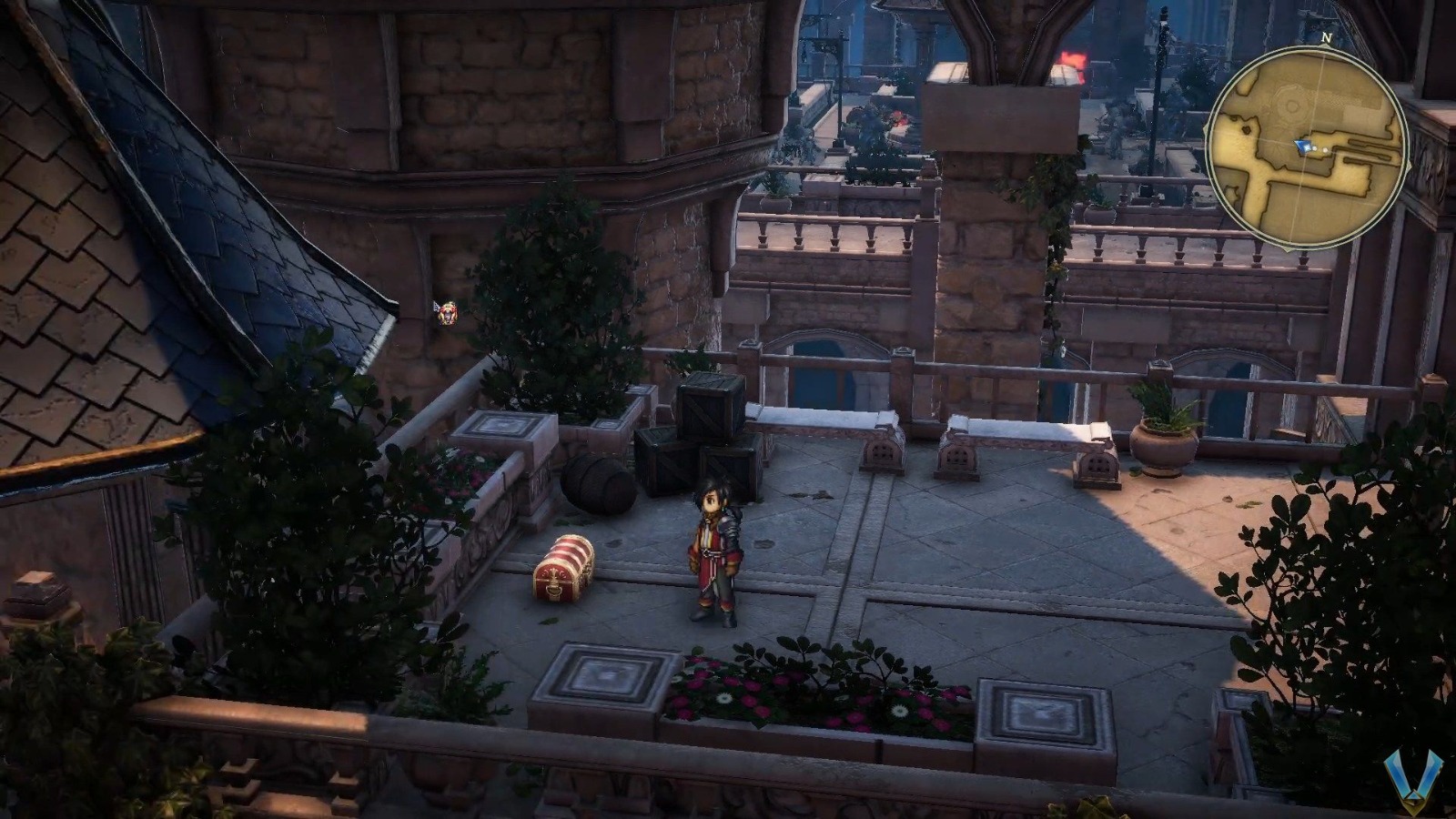Click the second white map dot on the minimap
The width and height of the screenshot is (1456, 819).
[x=1325, y=149]
